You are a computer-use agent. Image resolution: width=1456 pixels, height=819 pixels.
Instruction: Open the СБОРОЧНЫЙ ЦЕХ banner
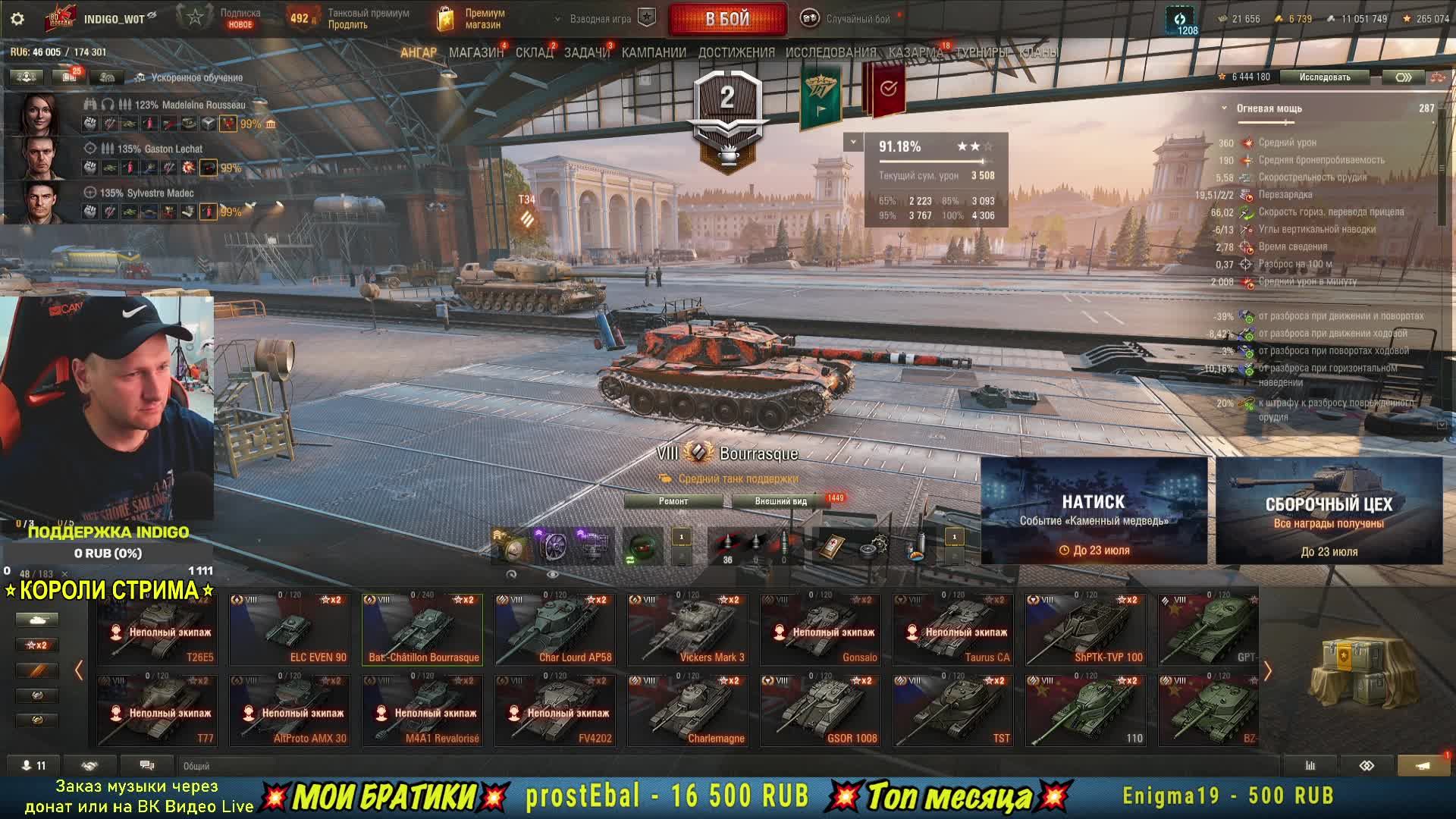1329,510
